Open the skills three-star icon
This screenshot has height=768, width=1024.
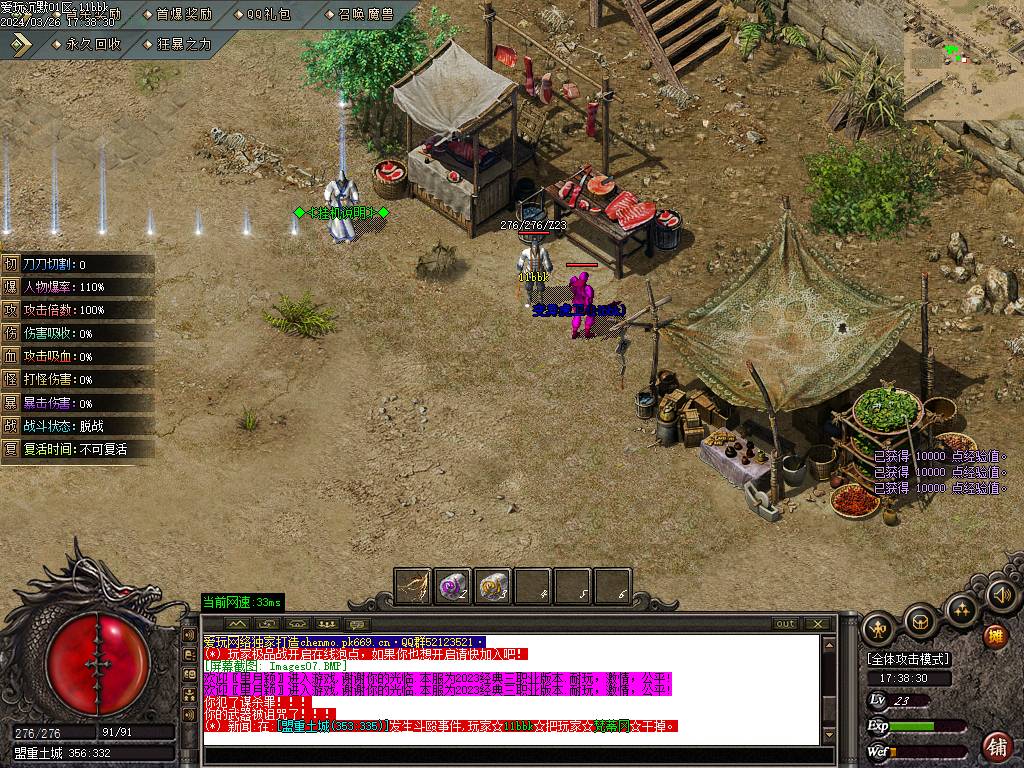tap(960, 610)
